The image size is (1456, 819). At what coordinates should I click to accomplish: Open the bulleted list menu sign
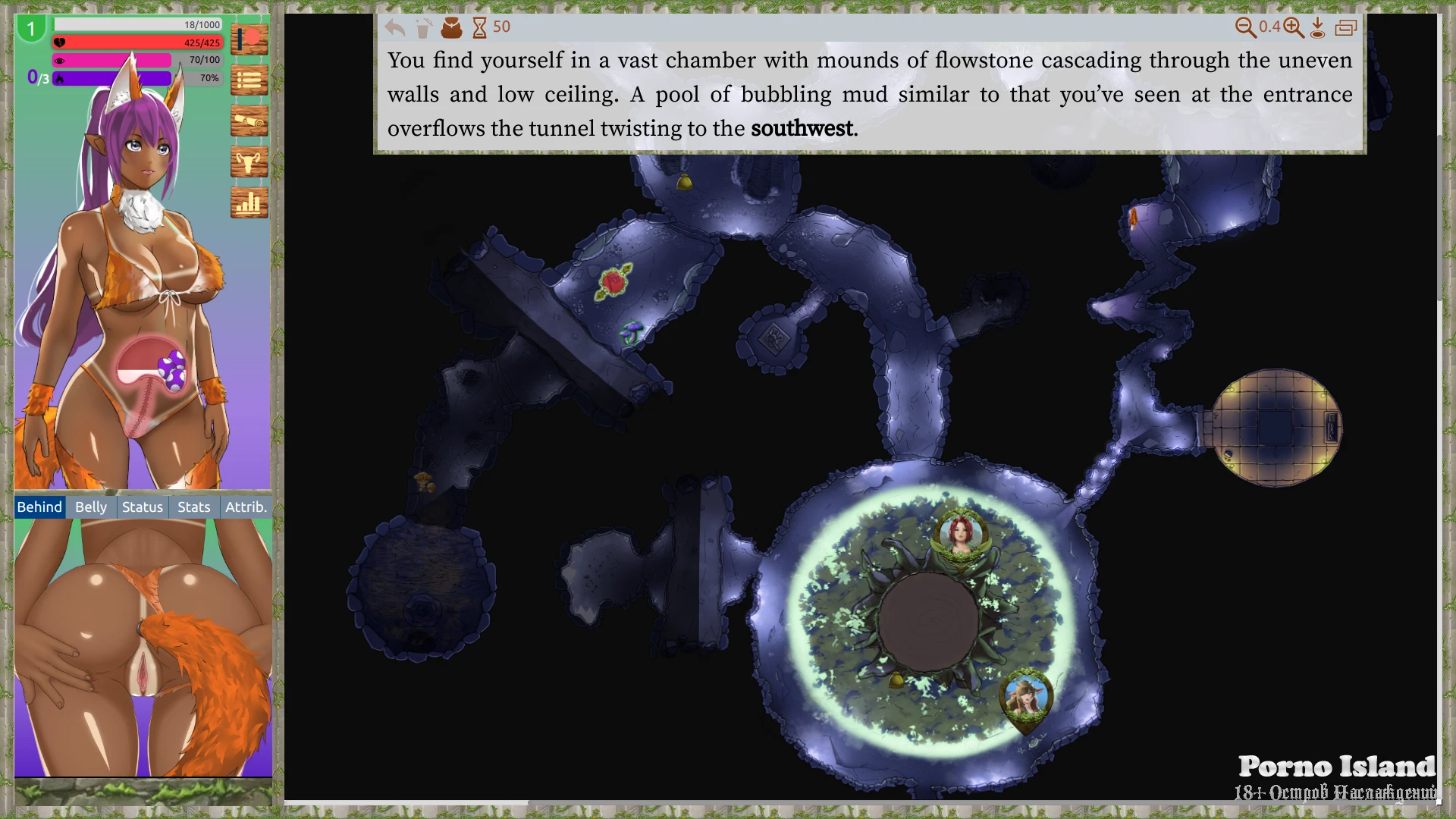tap(249, 80)
